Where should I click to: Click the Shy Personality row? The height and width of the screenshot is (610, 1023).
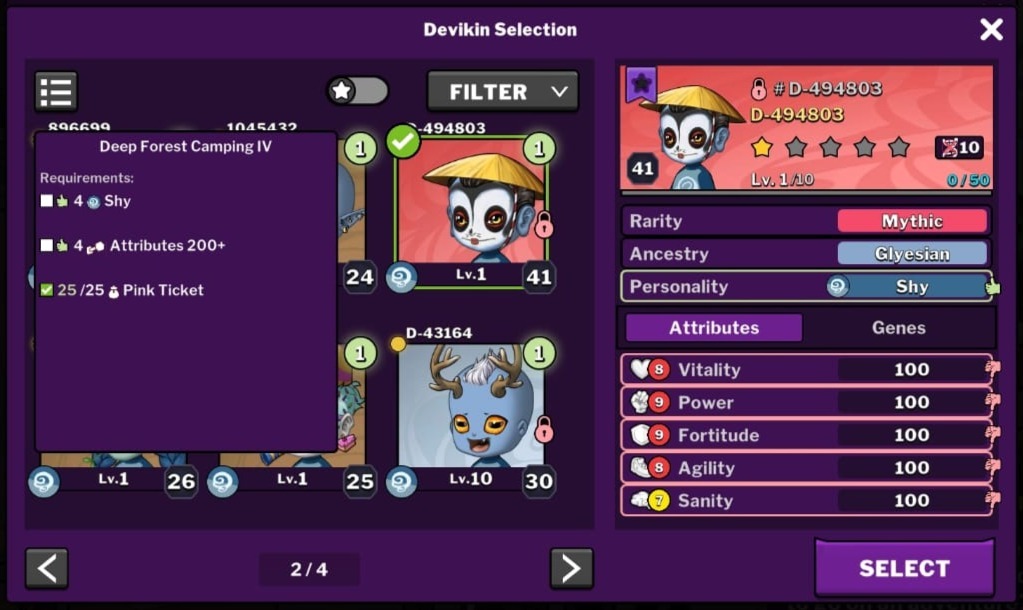pyautogui.click(x=806, y=287)
